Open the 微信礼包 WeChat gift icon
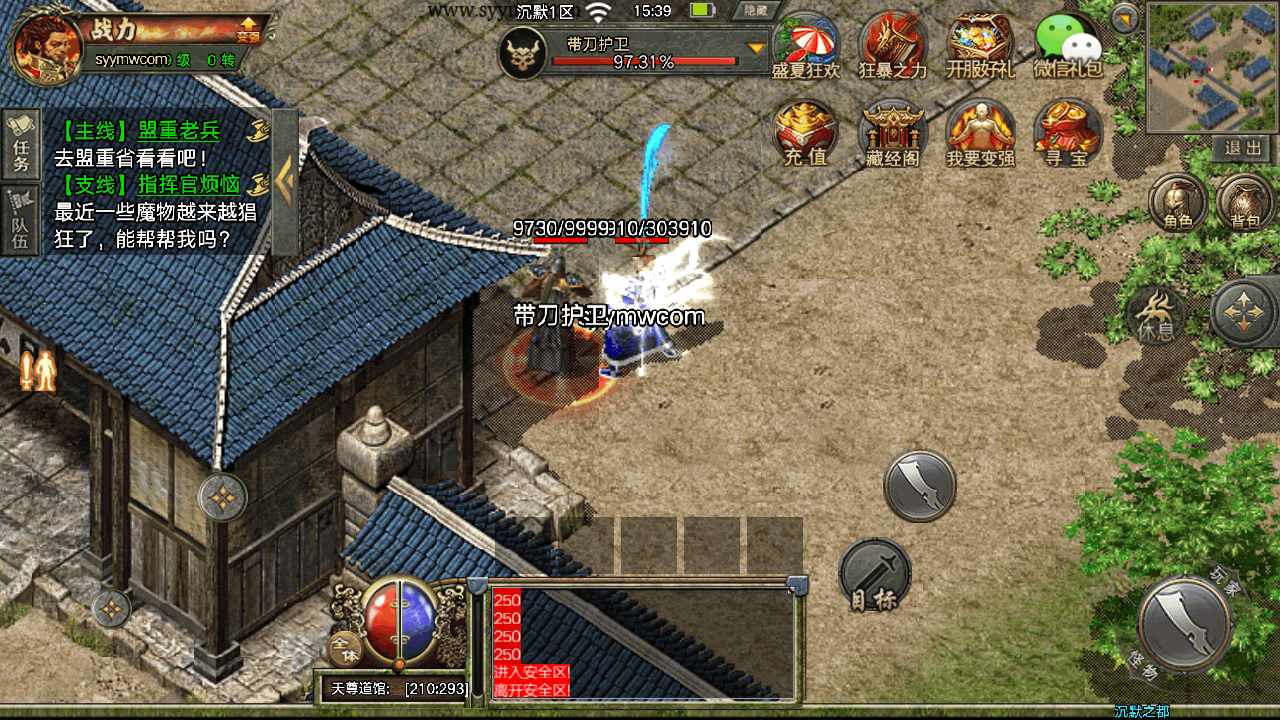Screen dimensions: 1280x720 (1068, 45)
